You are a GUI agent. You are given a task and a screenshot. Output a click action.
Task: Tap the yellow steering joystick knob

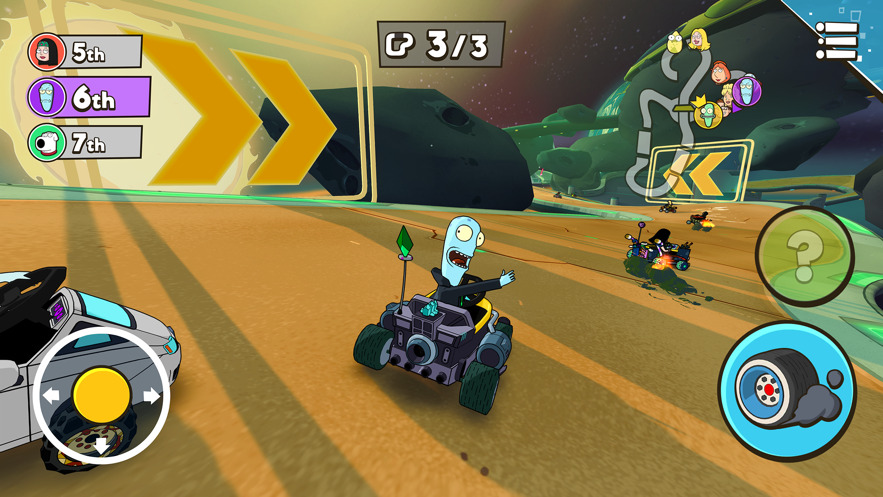(101, 394)
